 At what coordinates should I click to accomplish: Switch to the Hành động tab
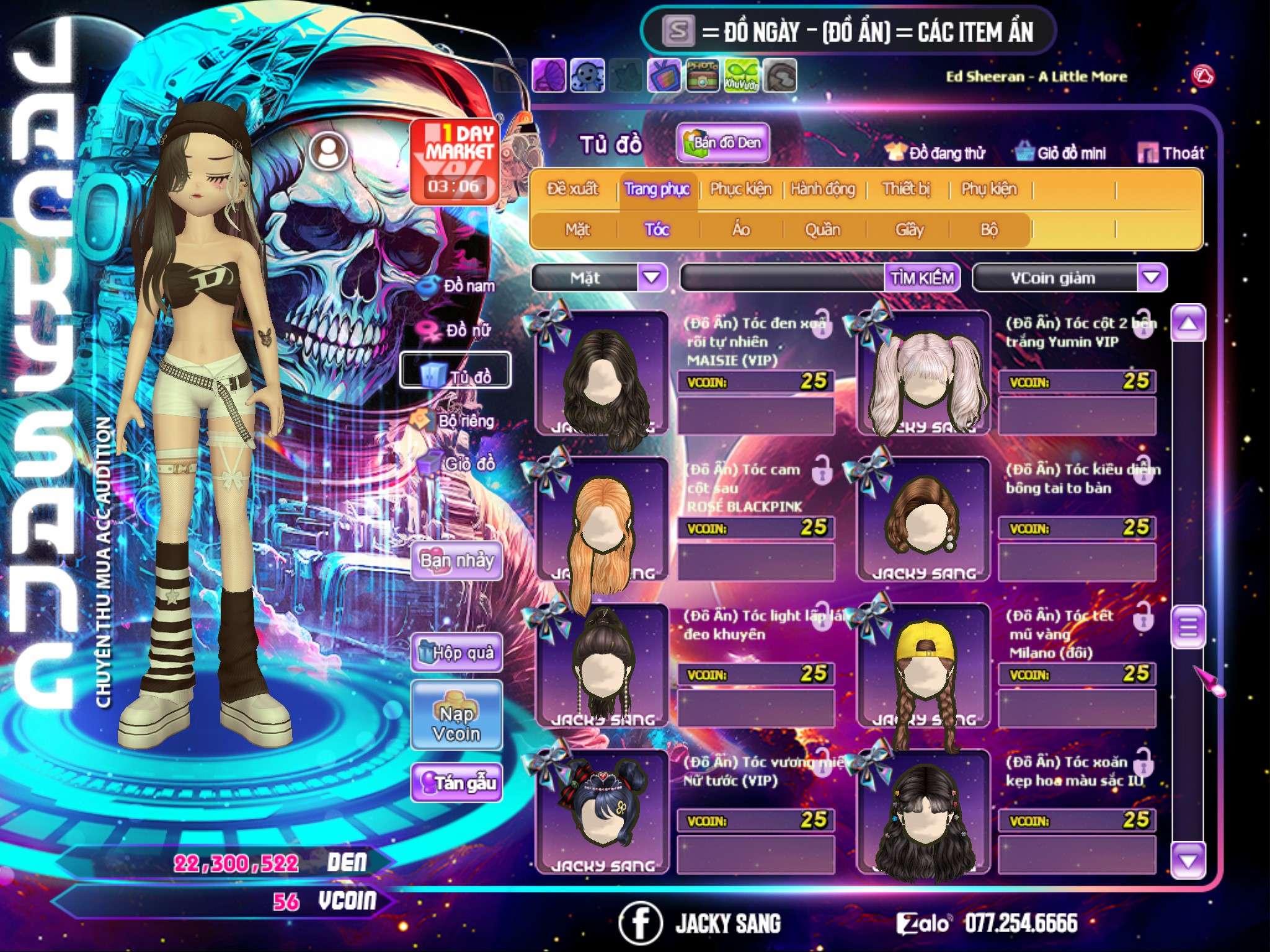point(823,189)
